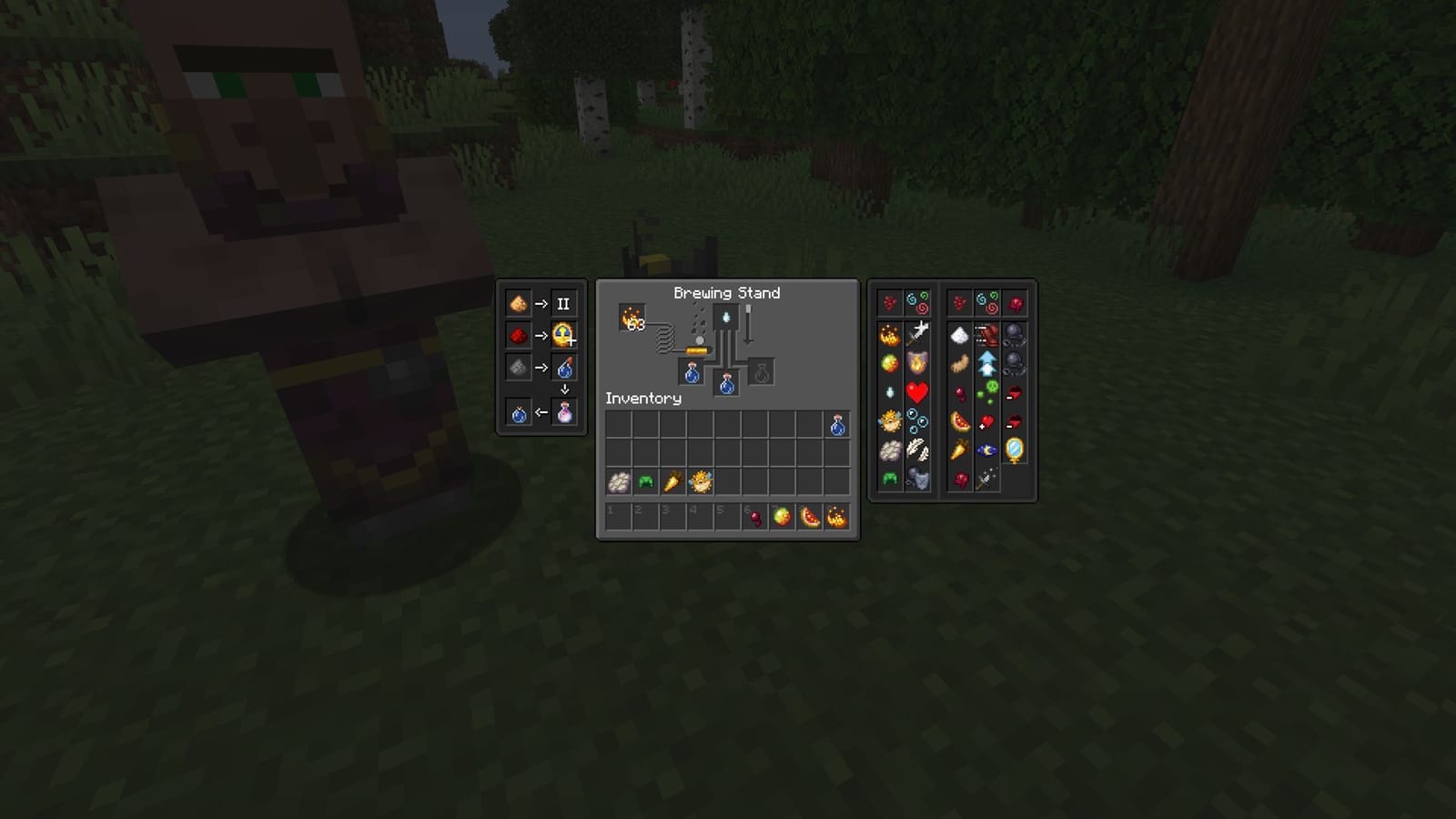
Task: Click the sugar ingredient icon
Action: 958,333
